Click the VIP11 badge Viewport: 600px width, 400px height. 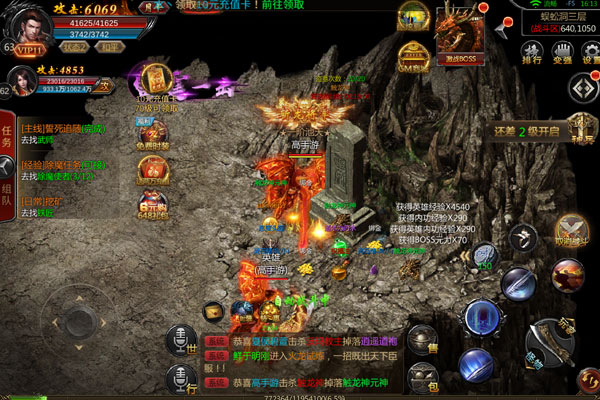point(32,48)
